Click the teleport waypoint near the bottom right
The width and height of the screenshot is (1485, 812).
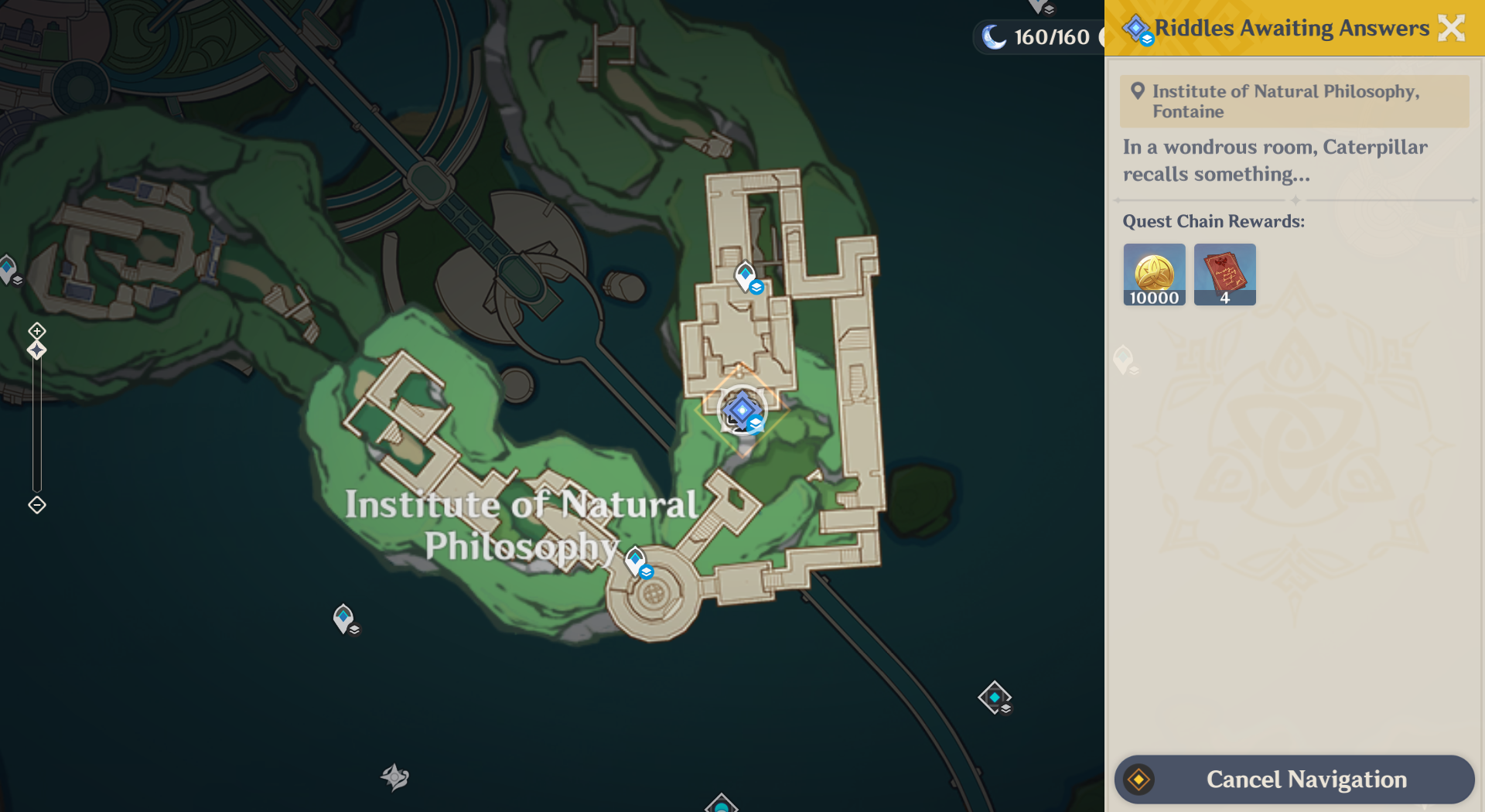click(993, 697)
